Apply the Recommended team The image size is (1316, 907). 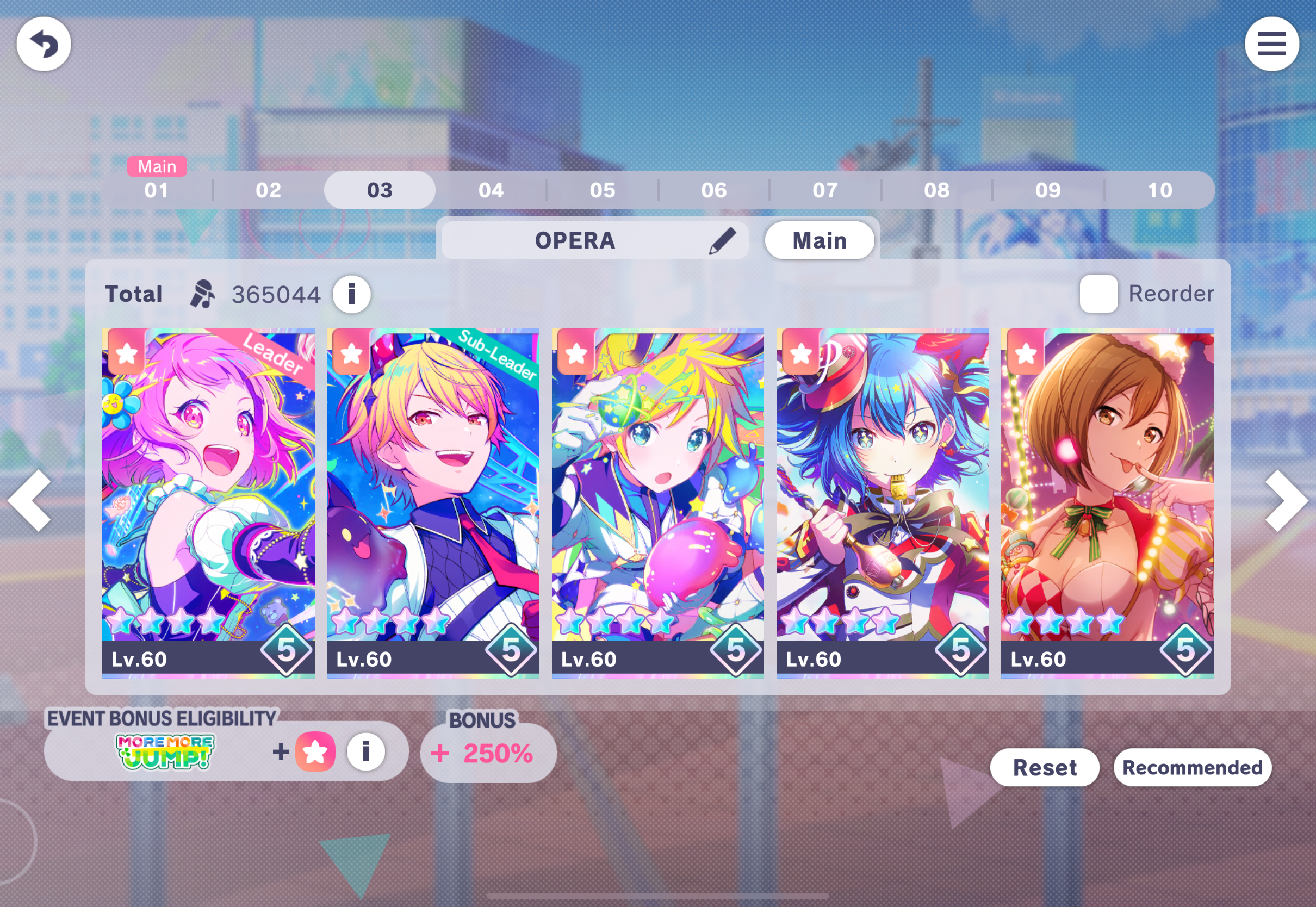(x=1192, y=767)
